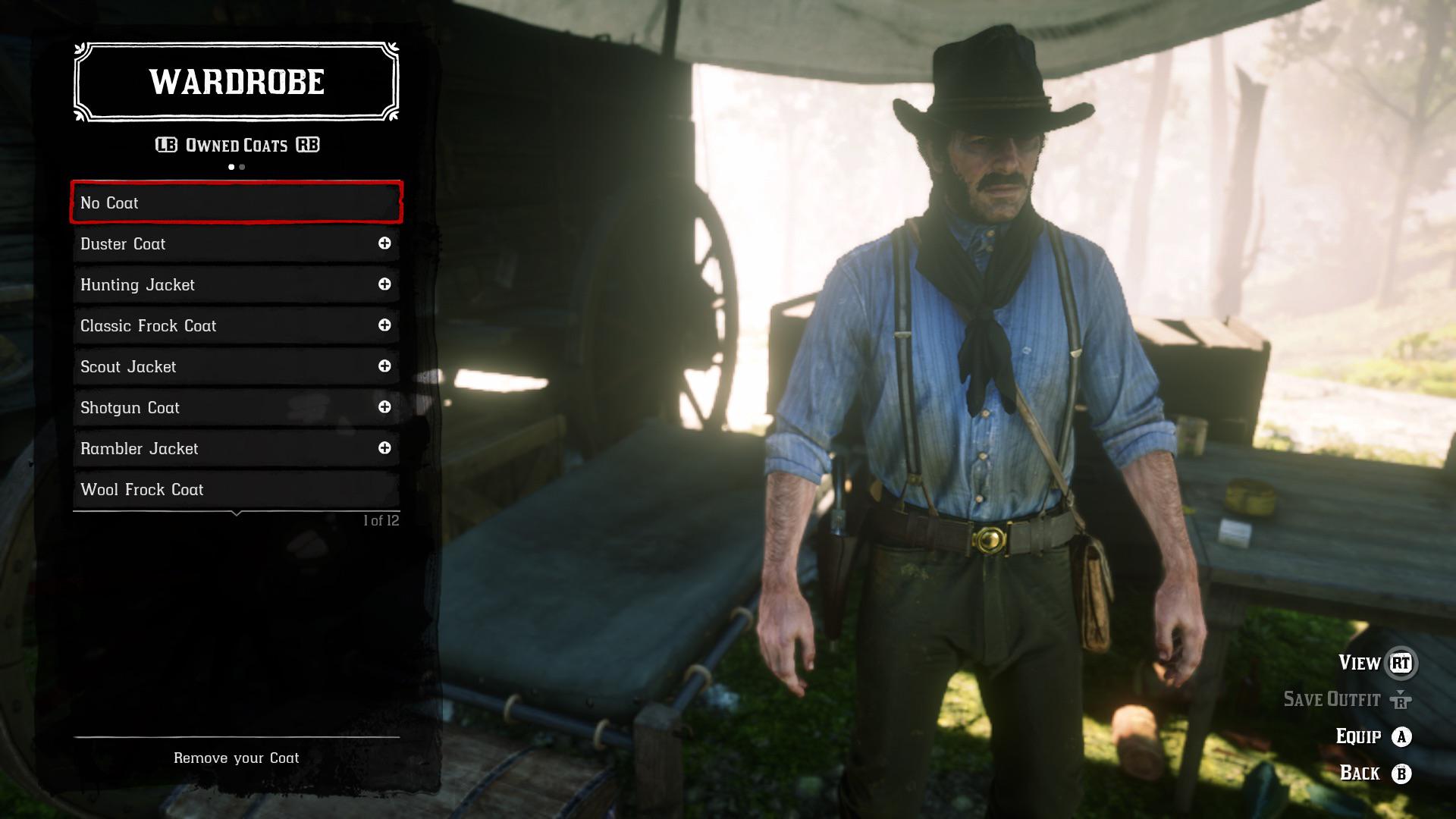Click the RB bumper icon beside Owned Coats
This screenshot has width=1456, height=819.
306,144
